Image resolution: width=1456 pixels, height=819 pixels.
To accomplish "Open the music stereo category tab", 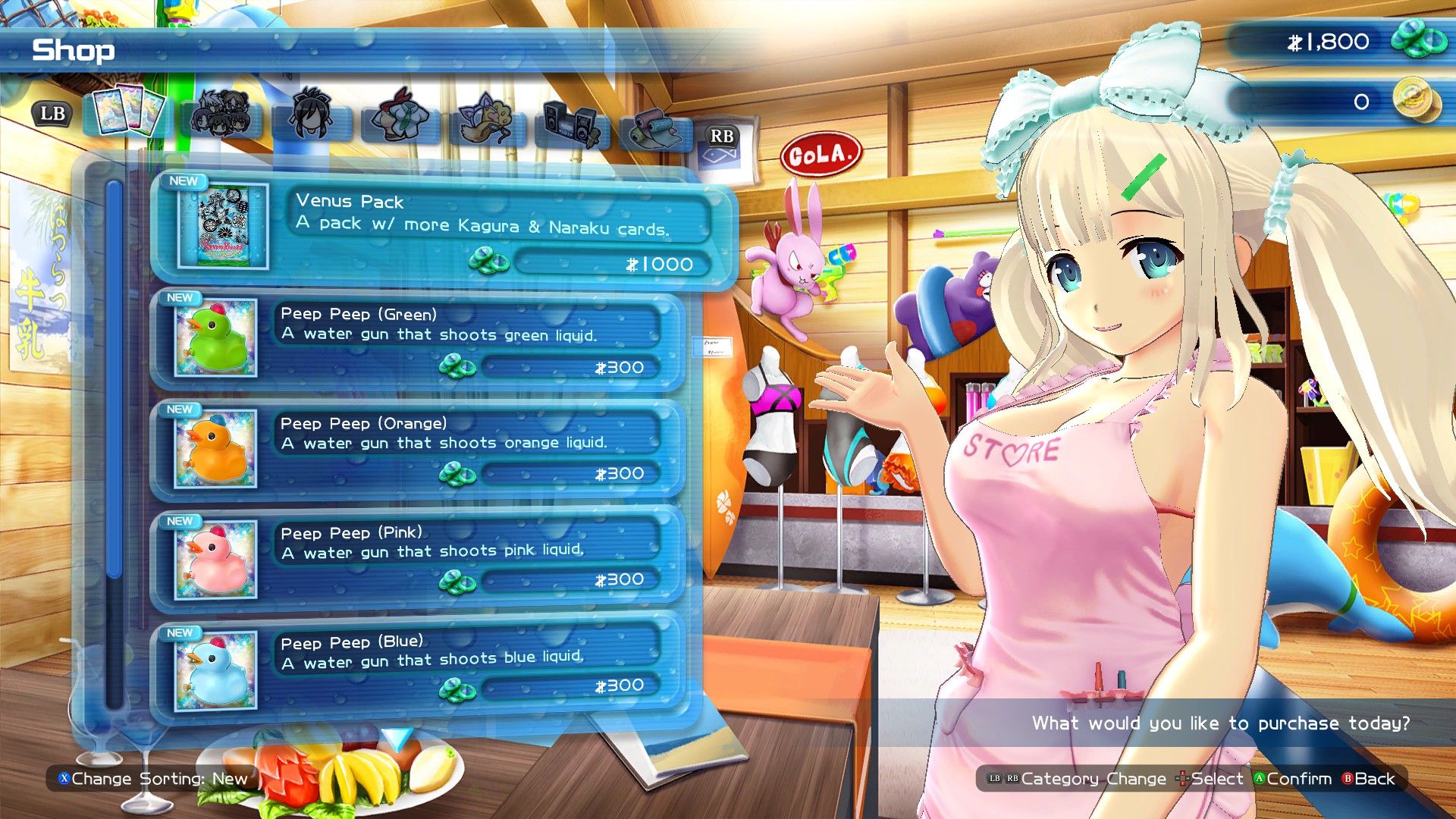I will point(572,120).
